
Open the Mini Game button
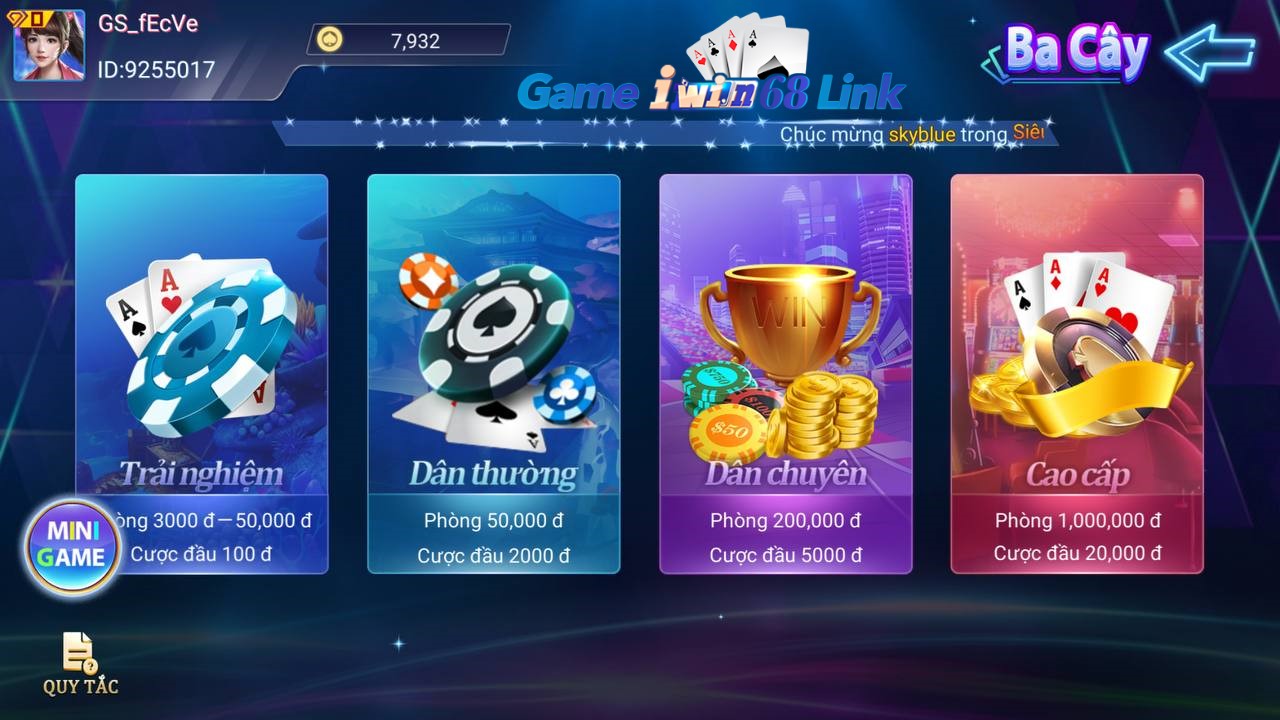[x=73, y=545]
